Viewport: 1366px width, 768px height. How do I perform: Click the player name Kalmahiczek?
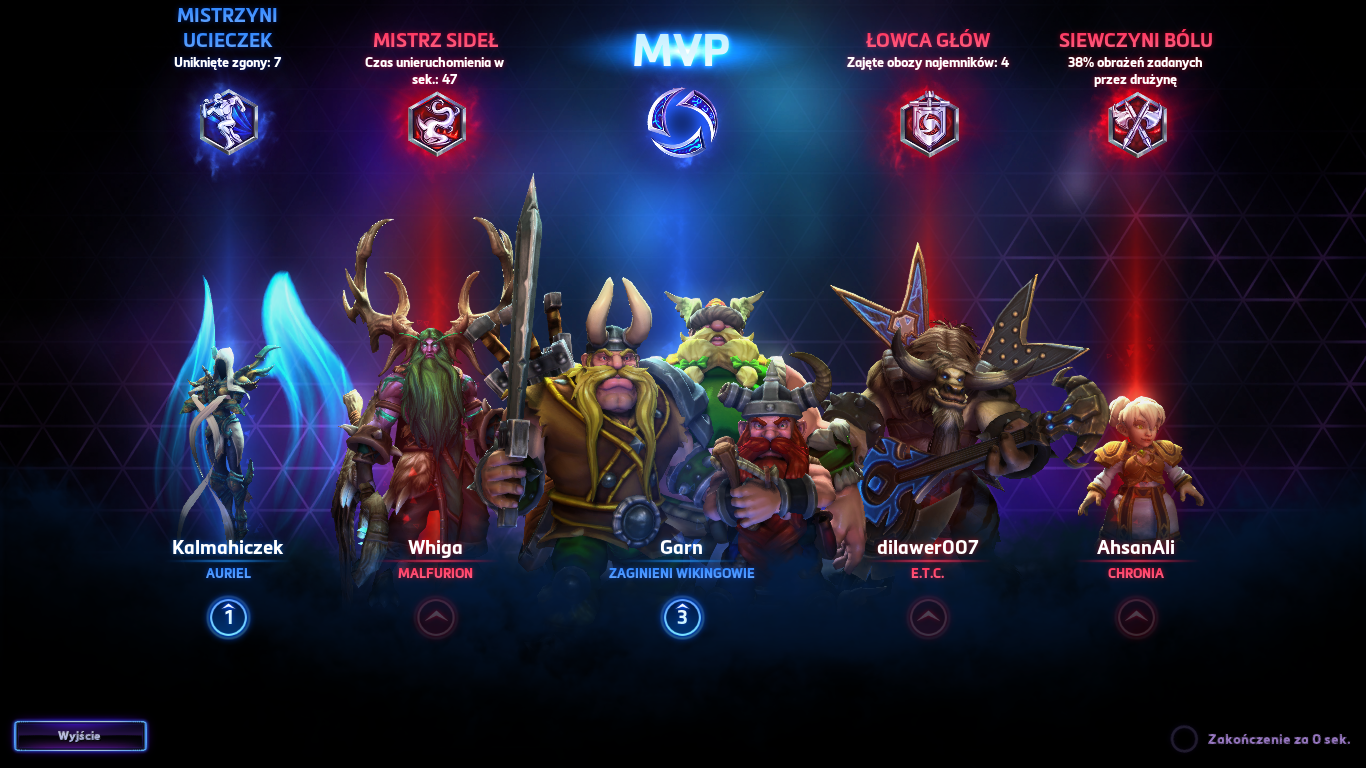click(227, 548)
